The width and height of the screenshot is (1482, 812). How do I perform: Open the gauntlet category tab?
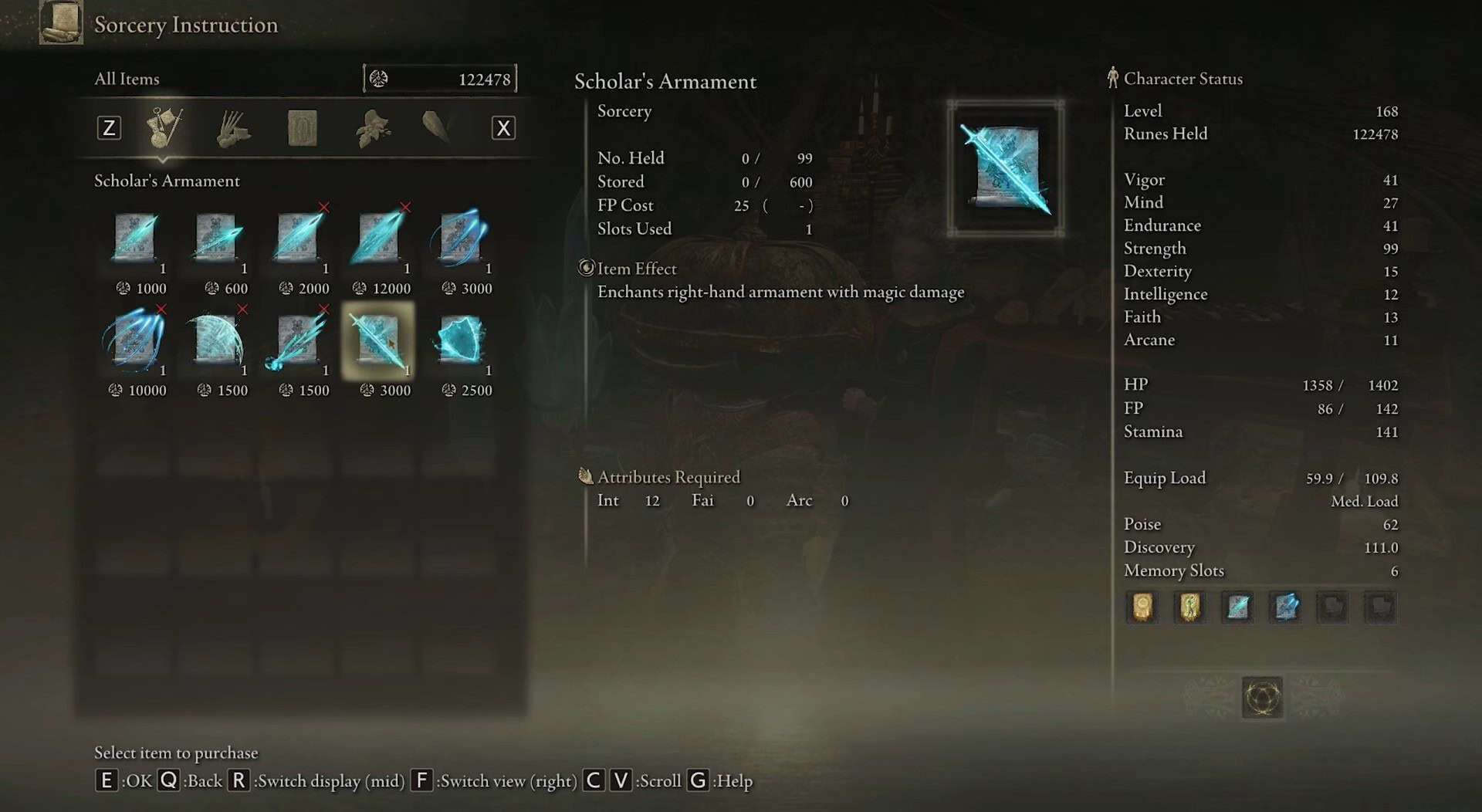pos(232,128)
